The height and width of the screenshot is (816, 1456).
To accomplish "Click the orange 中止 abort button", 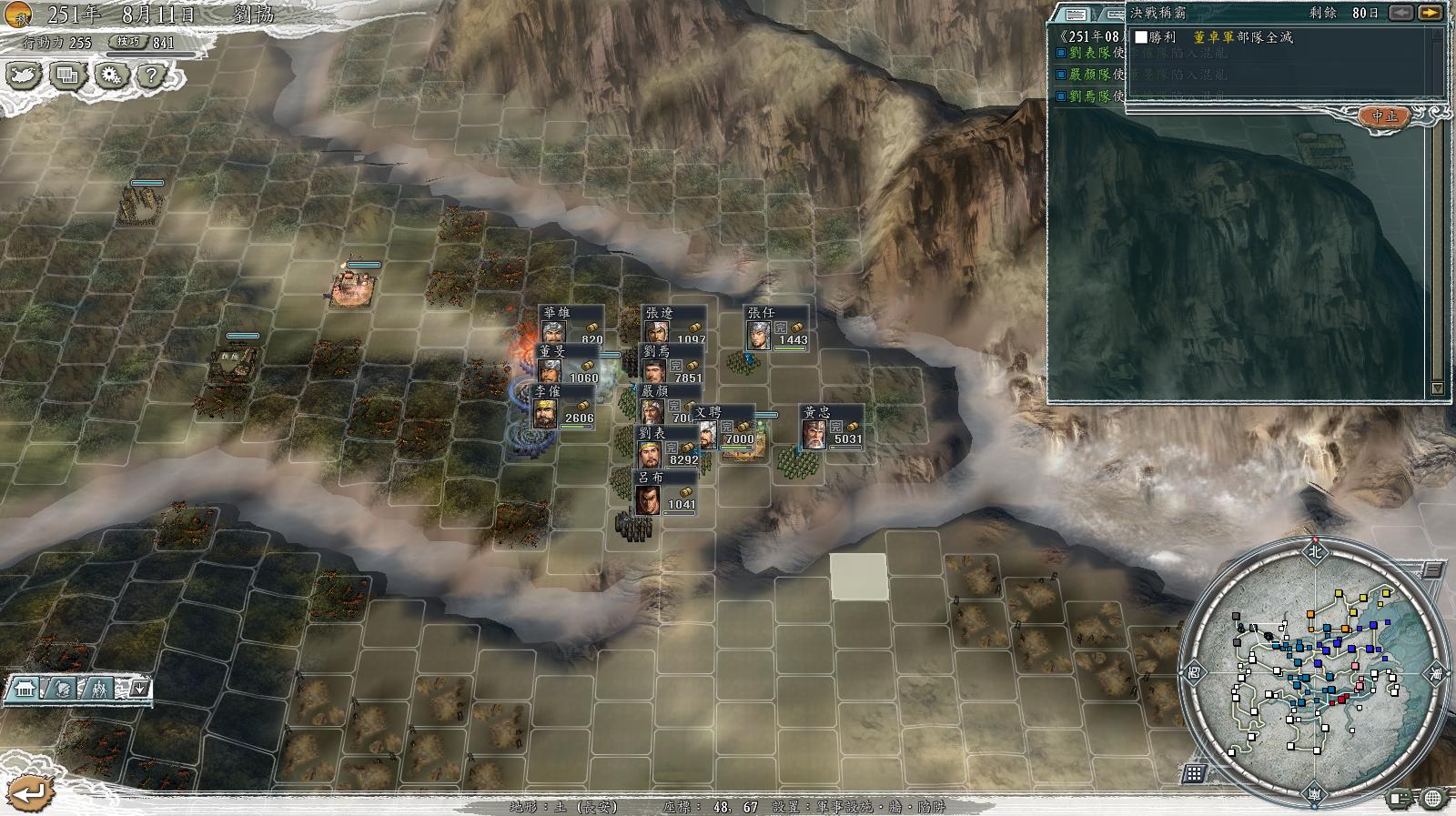I will point(1384,116).
